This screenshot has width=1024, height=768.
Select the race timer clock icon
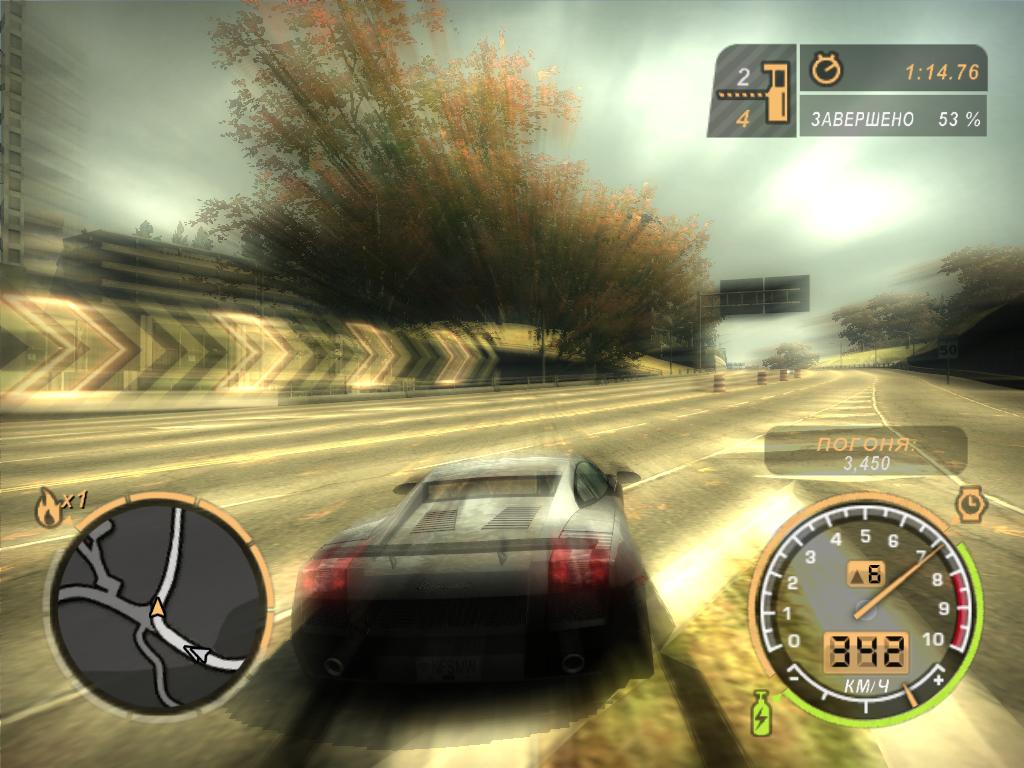point(827,69)
